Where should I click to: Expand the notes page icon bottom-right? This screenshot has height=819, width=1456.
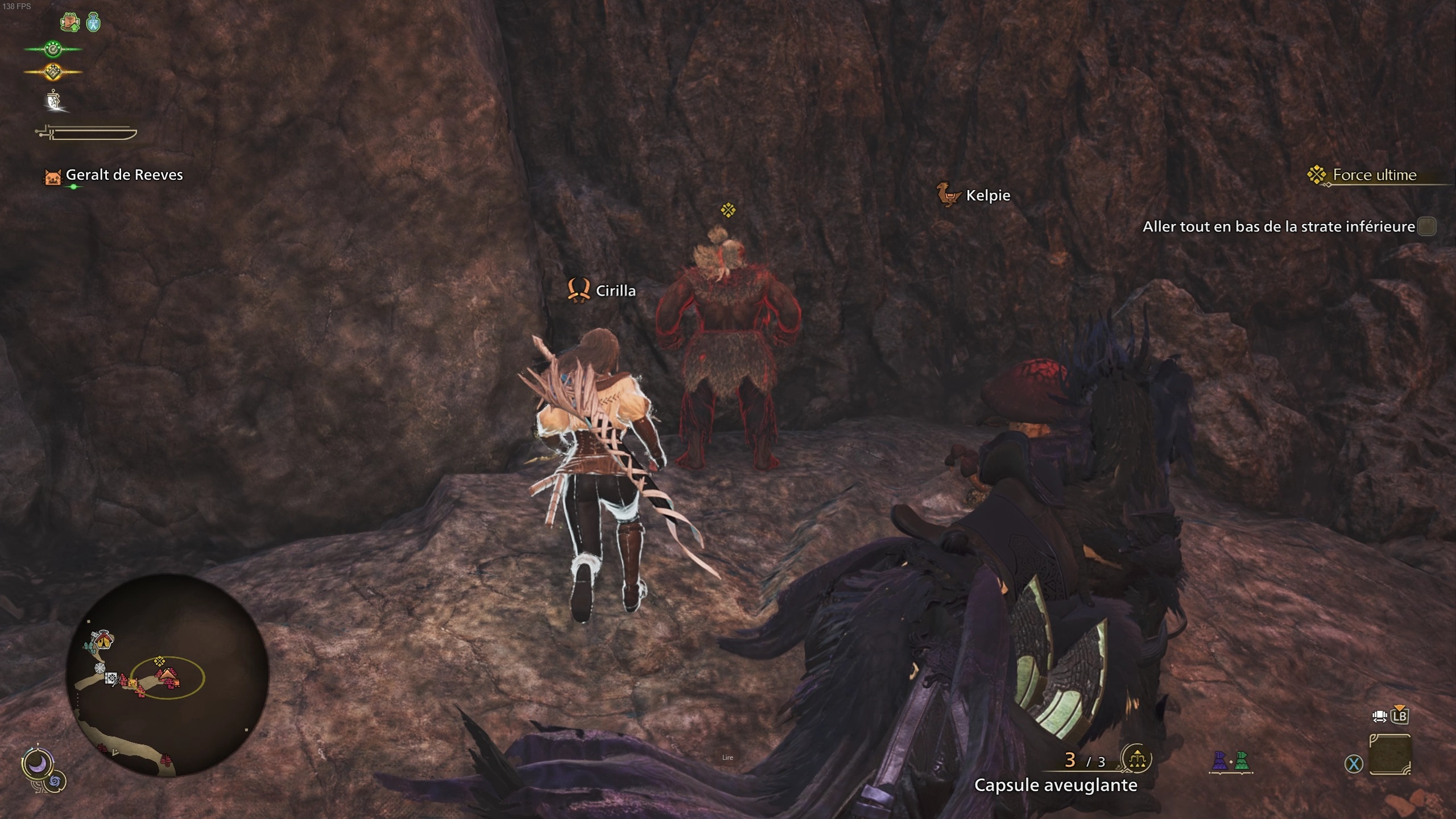pos(1391,754)
